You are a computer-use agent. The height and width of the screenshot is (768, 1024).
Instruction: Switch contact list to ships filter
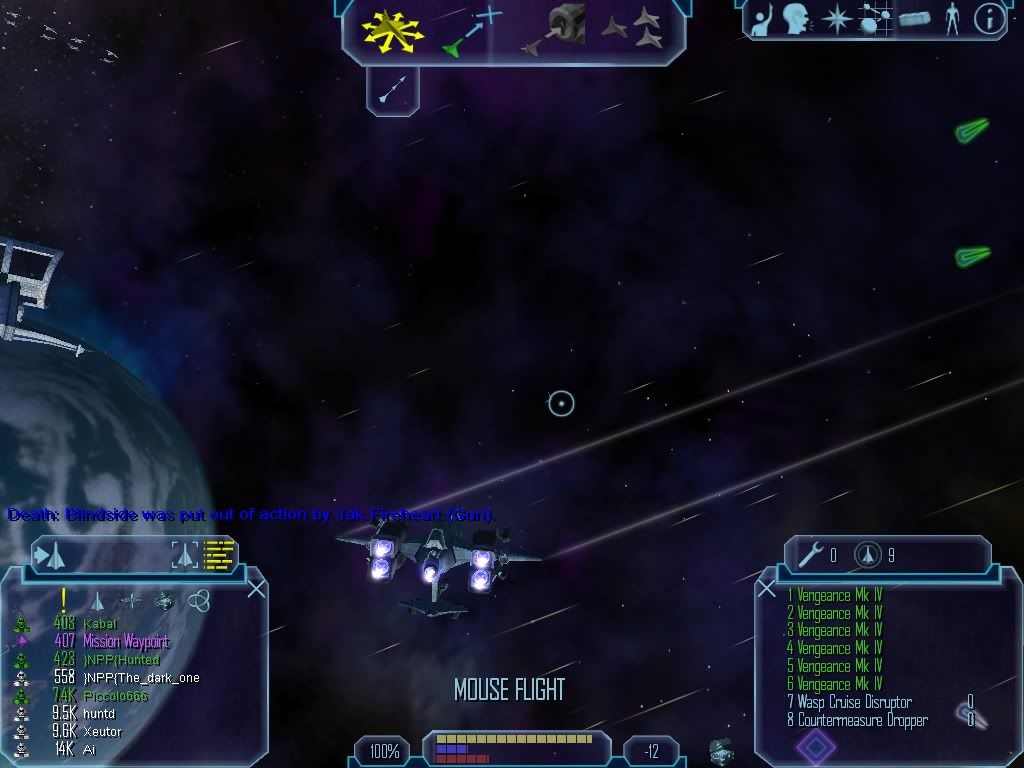[98, 601]
